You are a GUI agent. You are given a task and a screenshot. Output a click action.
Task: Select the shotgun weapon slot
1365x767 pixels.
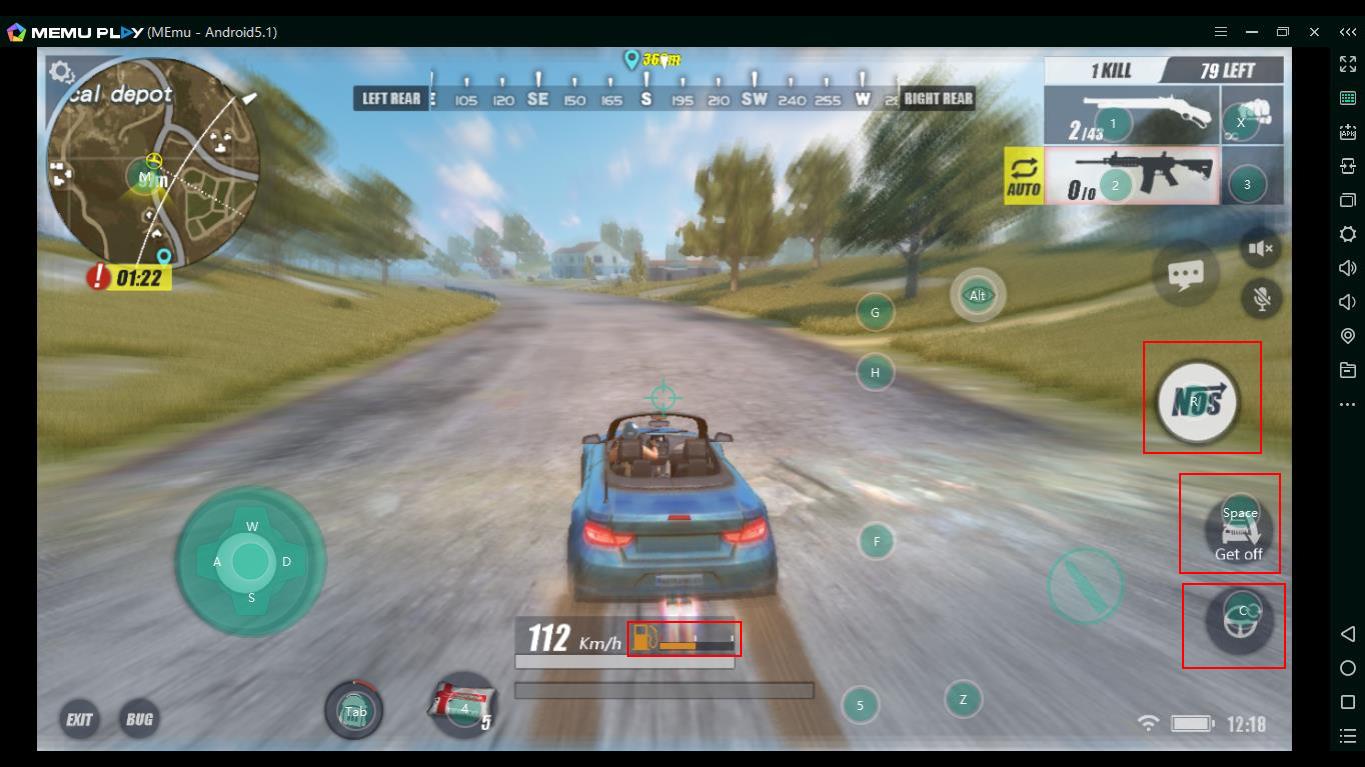pos(1132,116)
